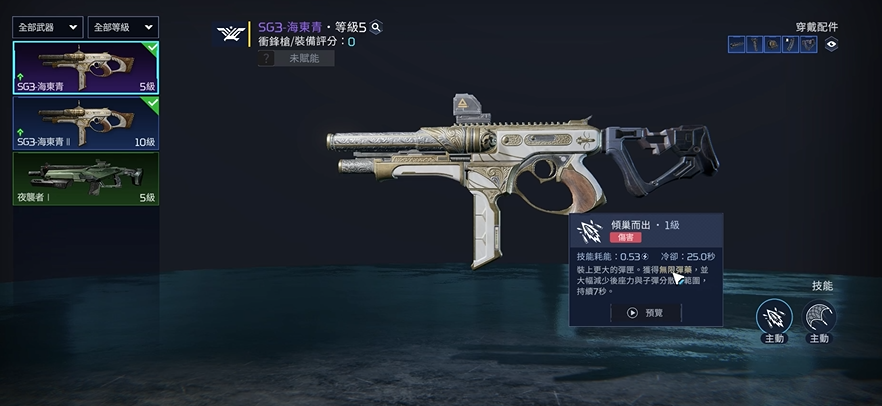Click the 未賦能 empowerment button

(x=295, y=59)
